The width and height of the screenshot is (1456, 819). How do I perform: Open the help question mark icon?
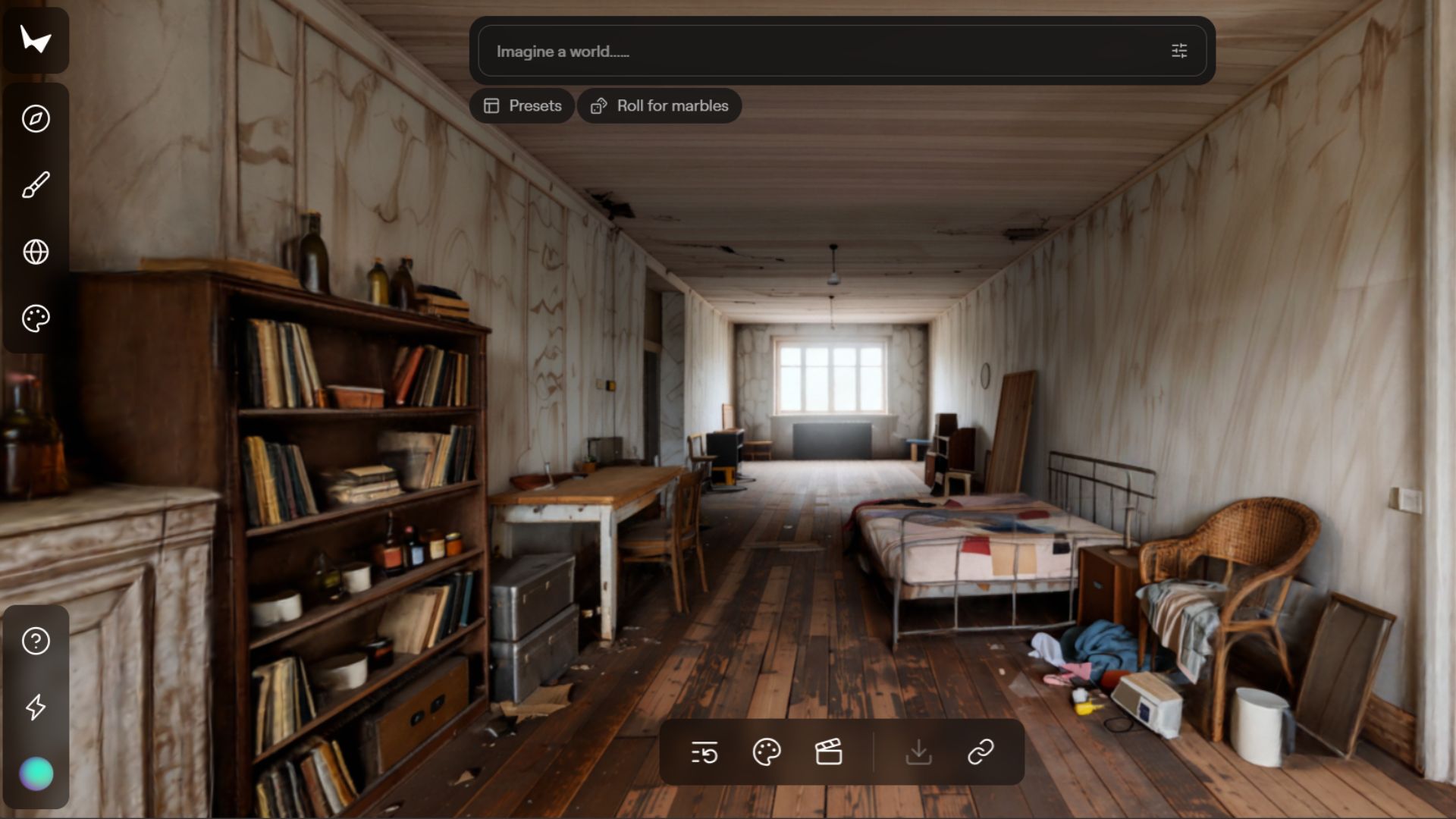pyautogui.click(x=36, y=642)
